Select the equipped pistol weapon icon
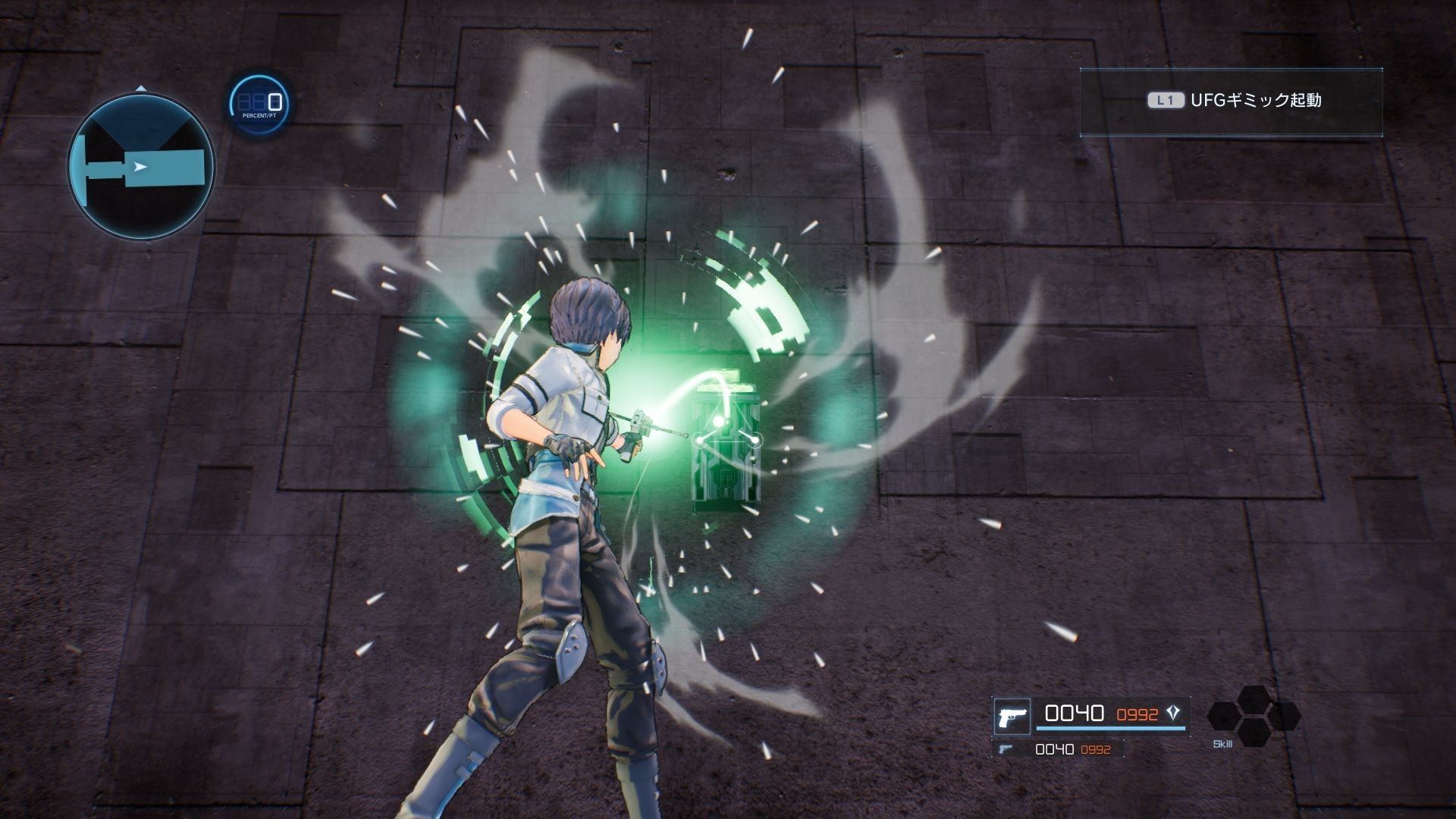1456x819 pixels. 1011,717
